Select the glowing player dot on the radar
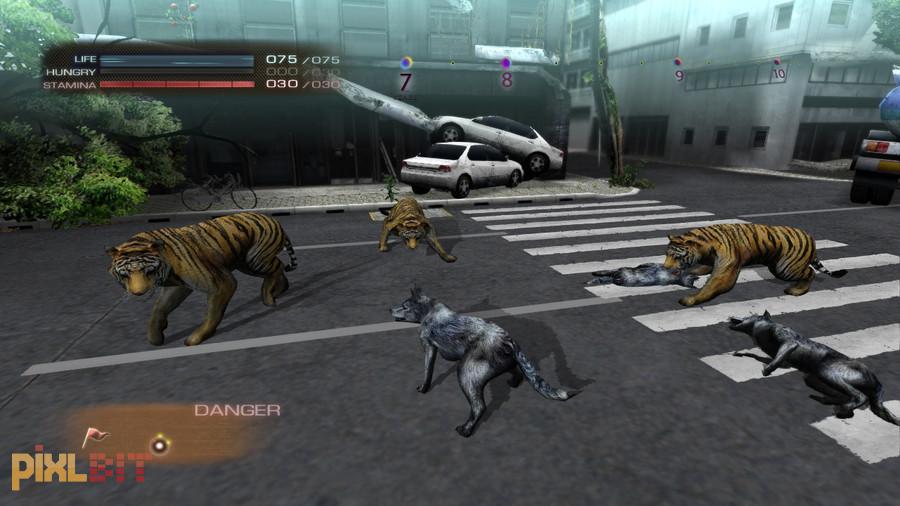Image resolution: width=900 pixels, height=506 pixels. 157,444
